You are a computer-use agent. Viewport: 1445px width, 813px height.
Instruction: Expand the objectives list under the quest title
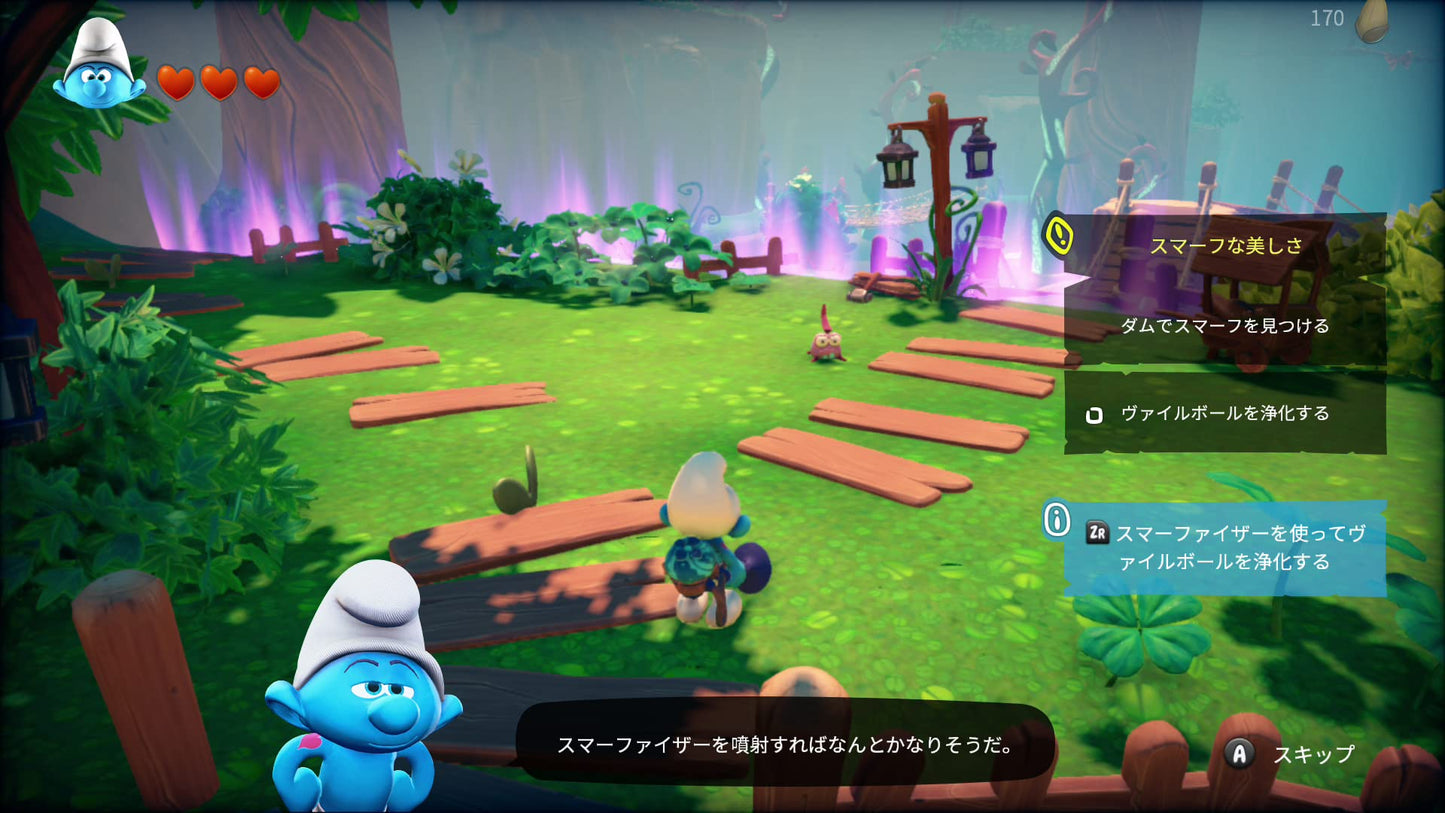[1225, 325]
